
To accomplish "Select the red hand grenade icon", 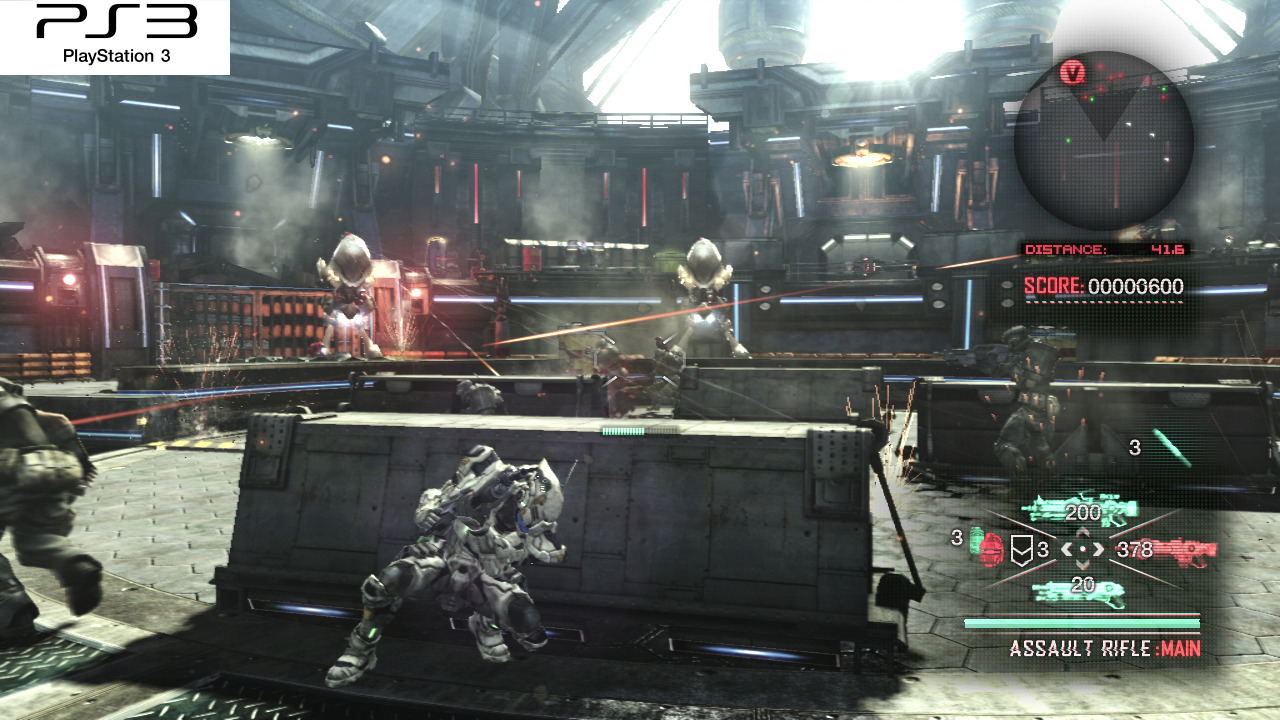I will coord(993,551).
